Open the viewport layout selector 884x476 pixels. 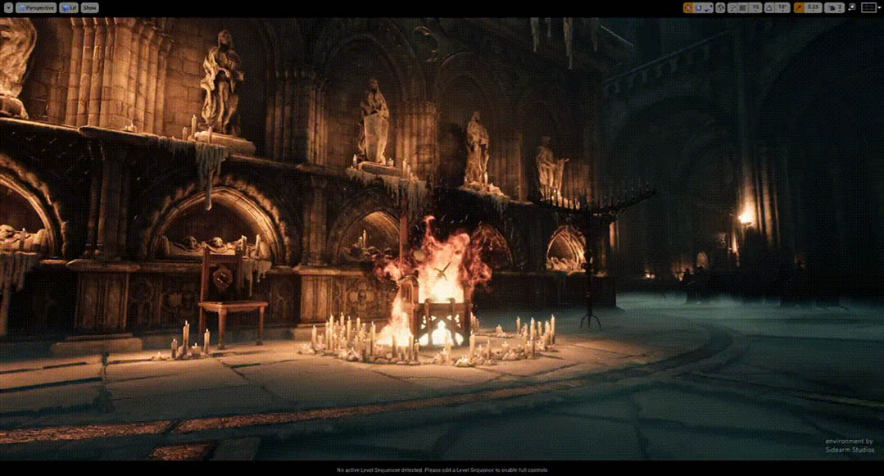pos(869,7)
